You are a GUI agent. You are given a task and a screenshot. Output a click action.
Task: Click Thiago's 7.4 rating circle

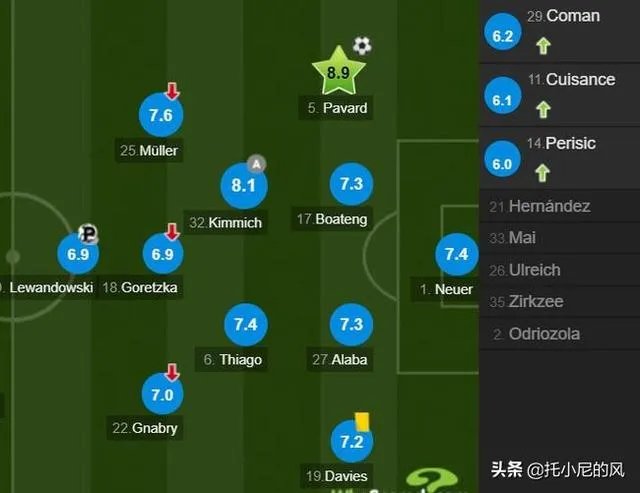coord(246,324)
